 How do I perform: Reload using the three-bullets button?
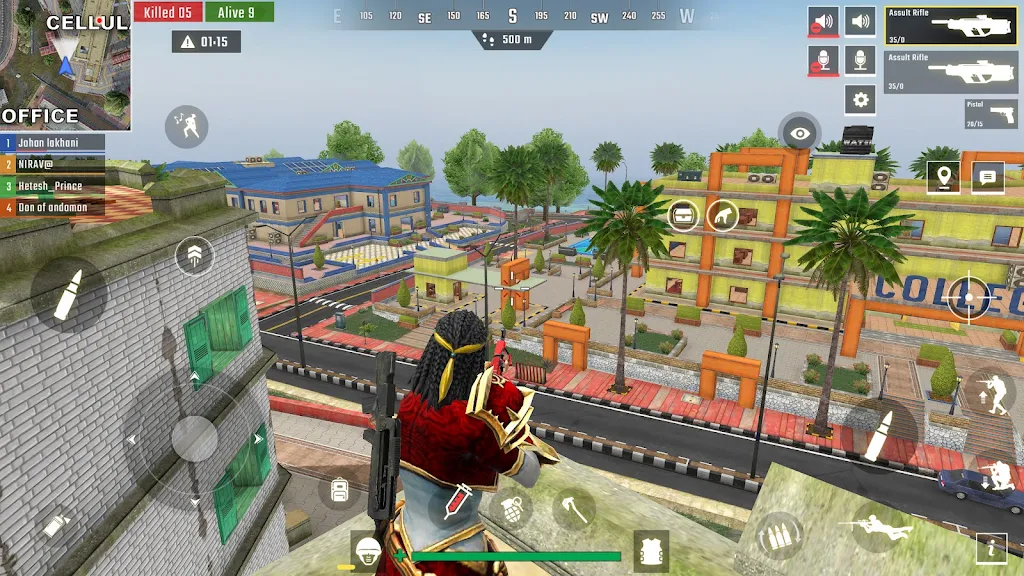(780, 535)
